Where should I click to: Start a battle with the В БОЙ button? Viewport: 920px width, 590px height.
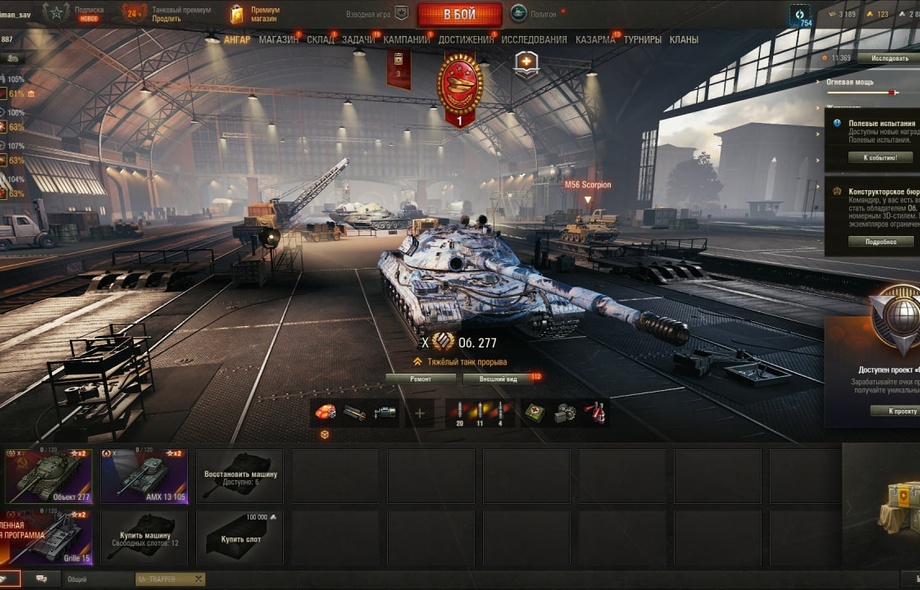459,14
